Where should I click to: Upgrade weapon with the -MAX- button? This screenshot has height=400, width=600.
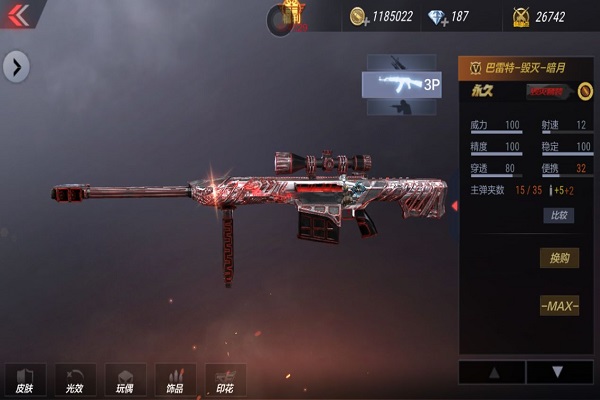pyautogui.click(x=559, y=306)
